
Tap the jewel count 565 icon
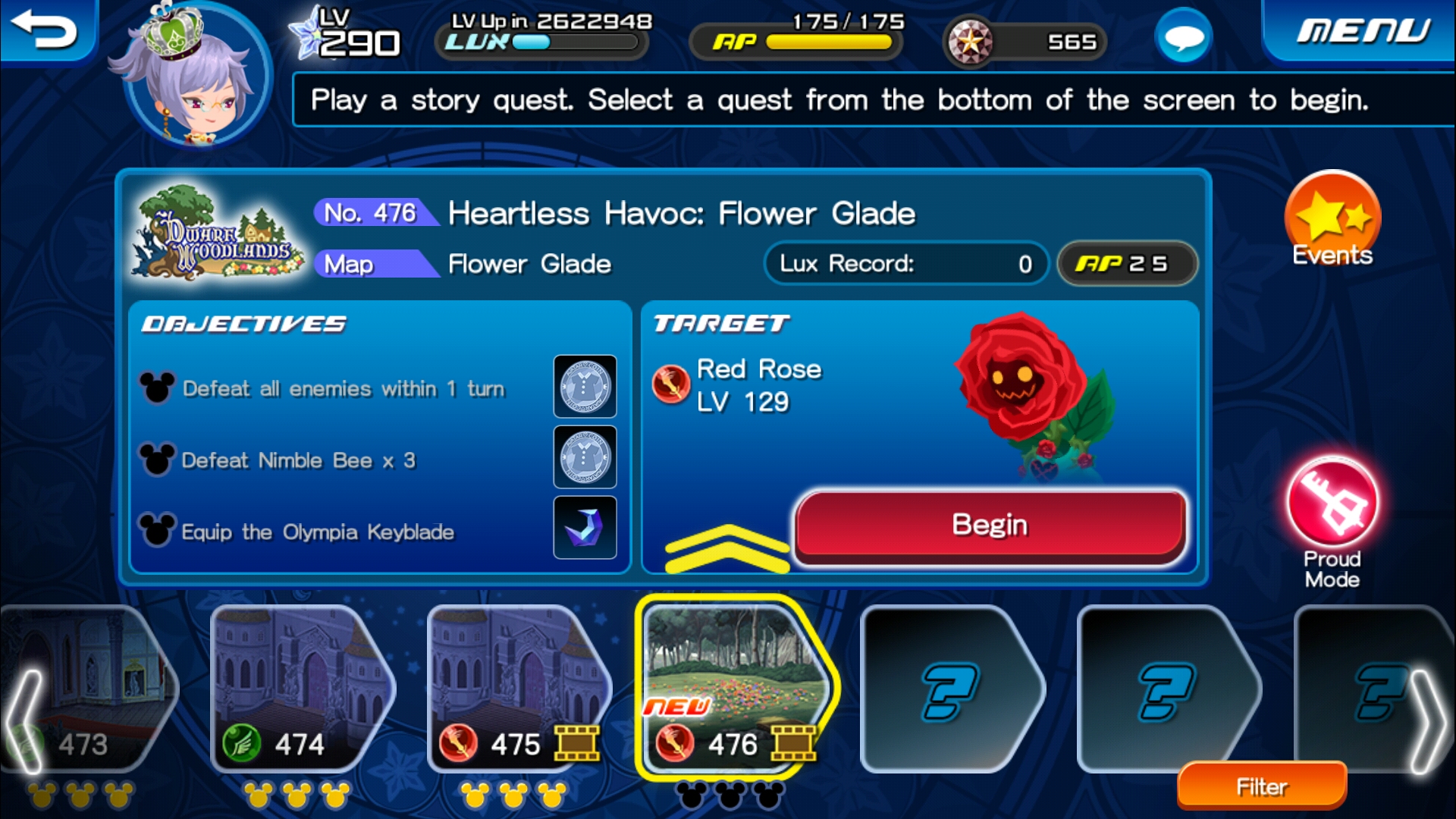(x=971, y=42)
